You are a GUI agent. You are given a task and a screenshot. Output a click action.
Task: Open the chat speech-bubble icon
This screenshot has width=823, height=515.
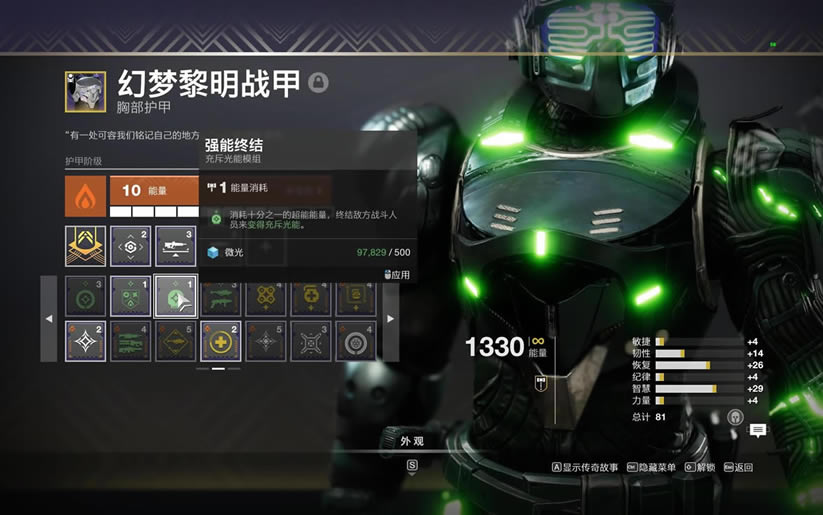(x=758, y=430)
